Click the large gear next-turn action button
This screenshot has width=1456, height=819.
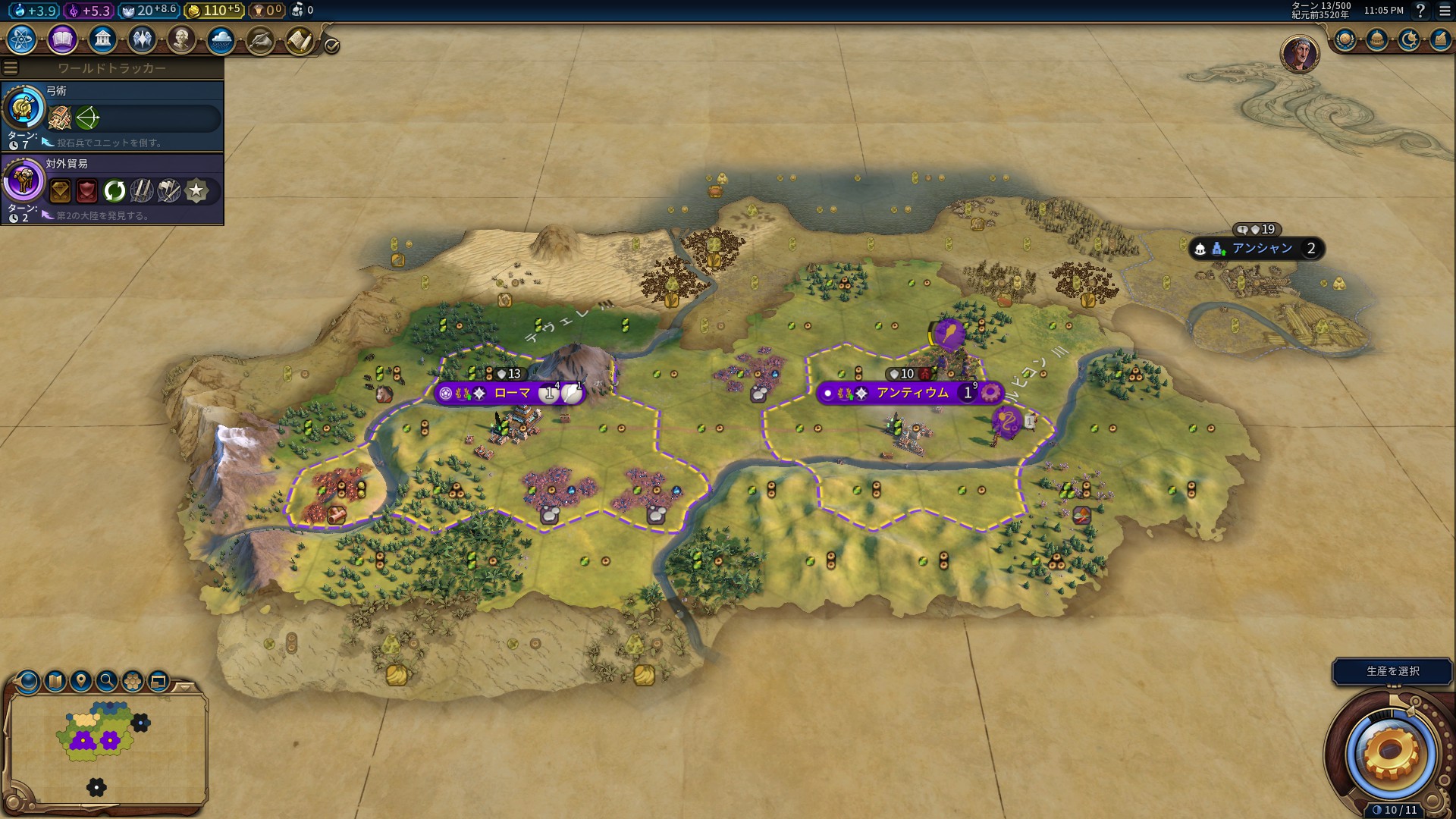1390,753
